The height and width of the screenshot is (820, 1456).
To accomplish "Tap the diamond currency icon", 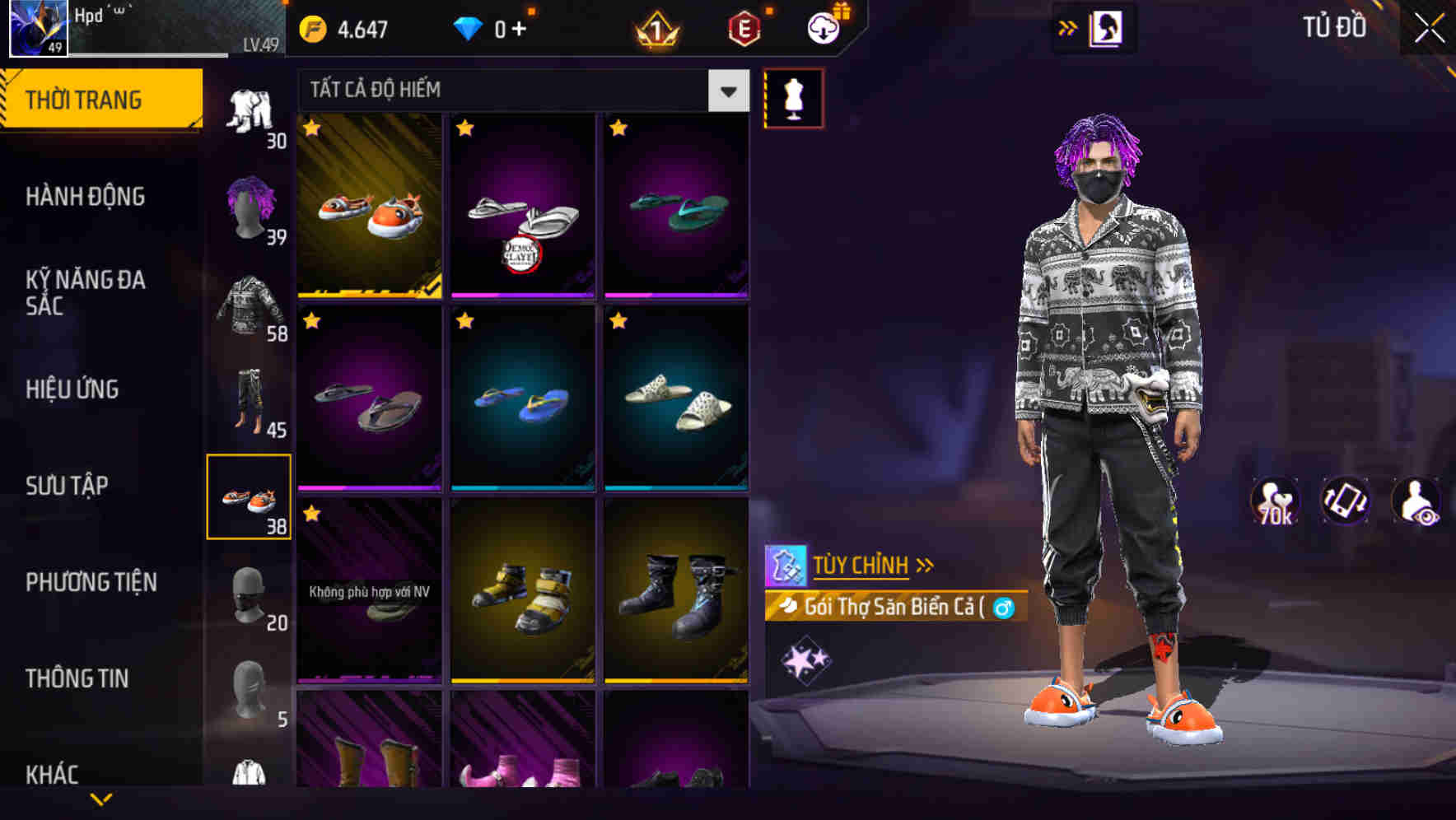I will pos(469,27).
